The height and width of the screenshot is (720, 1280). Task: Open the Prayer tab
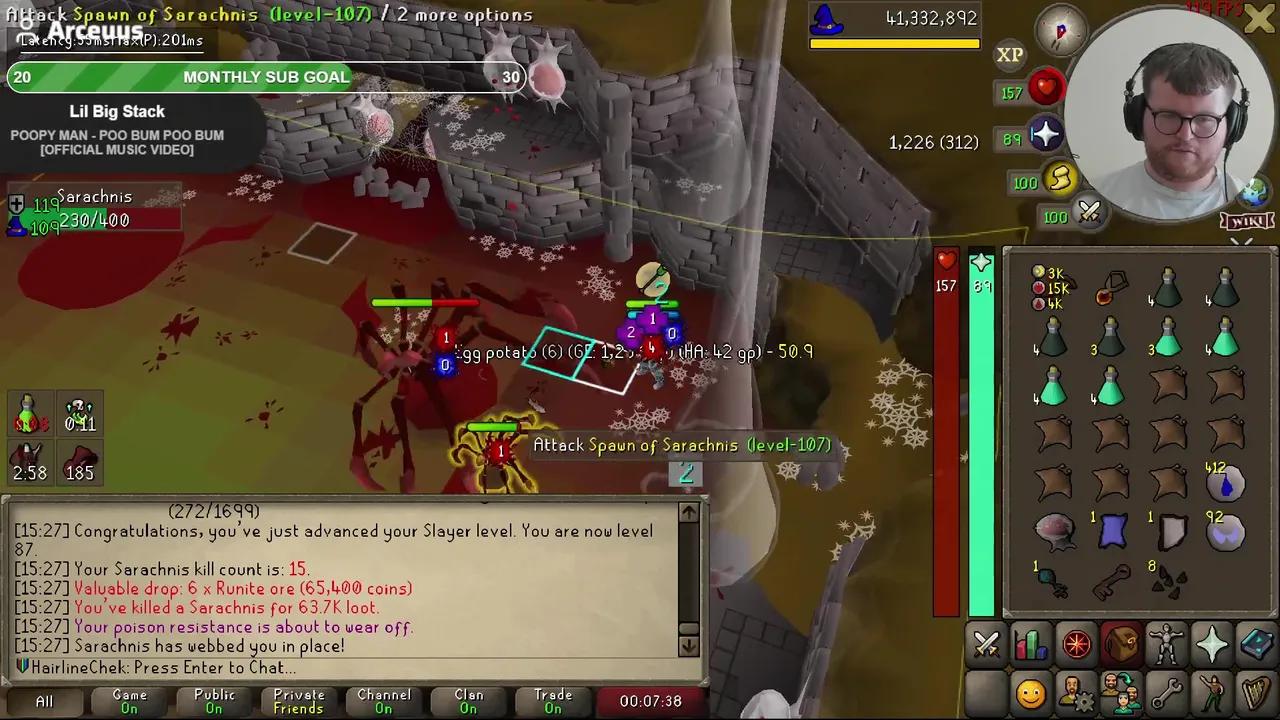tap(1212, 643)
